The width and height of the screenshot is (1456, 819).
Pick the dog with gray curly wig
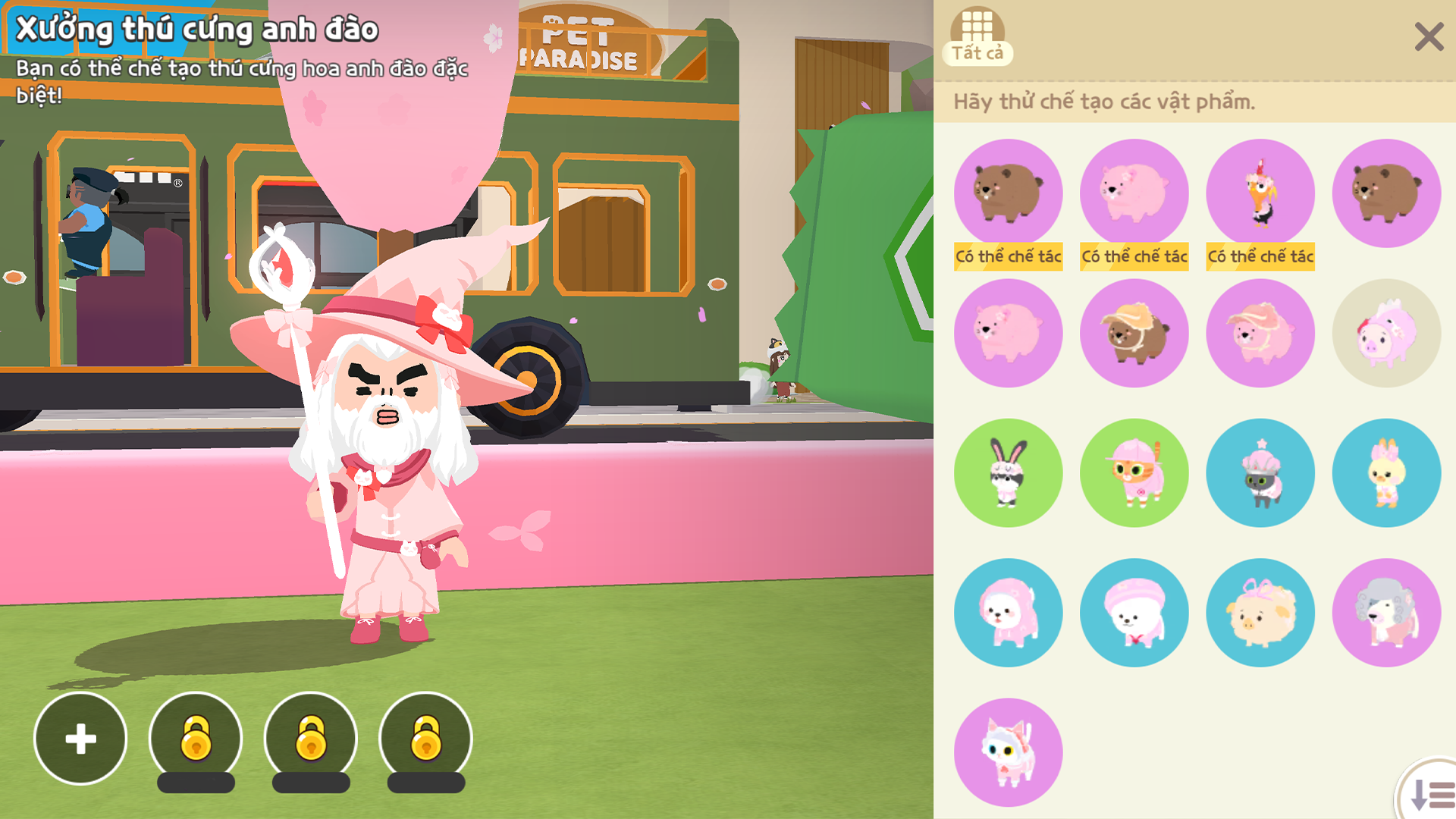1386,613
